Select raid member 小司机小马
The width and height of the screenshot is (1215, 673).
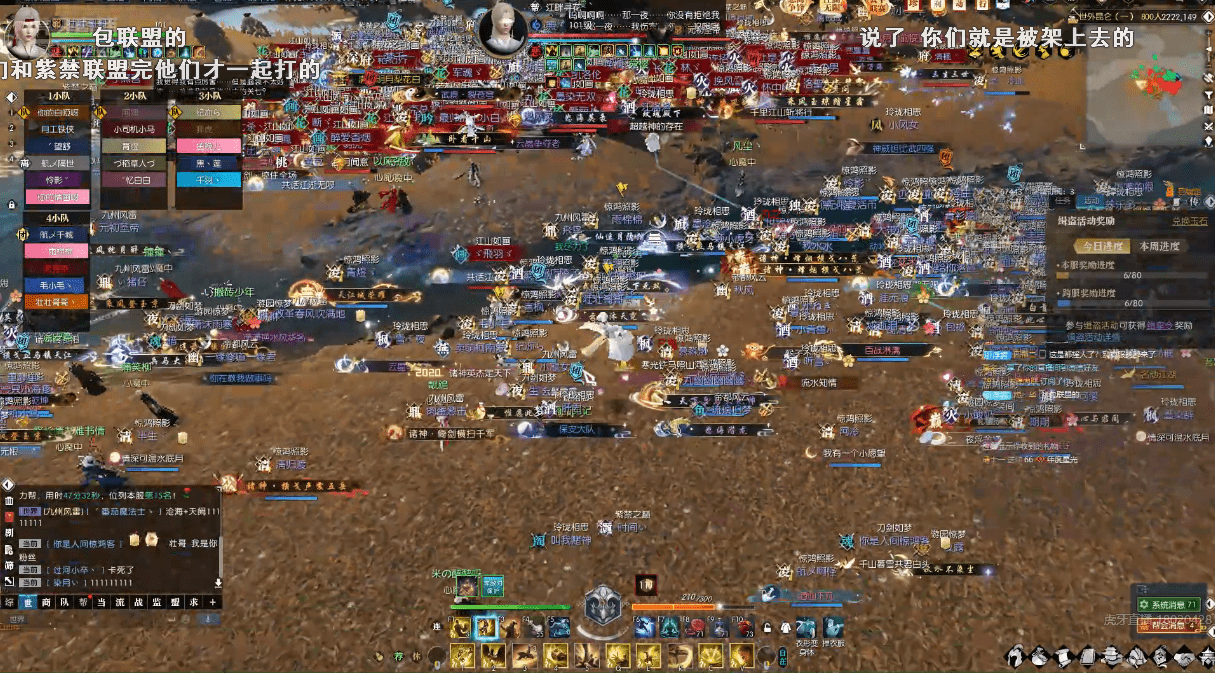[132, 129]
